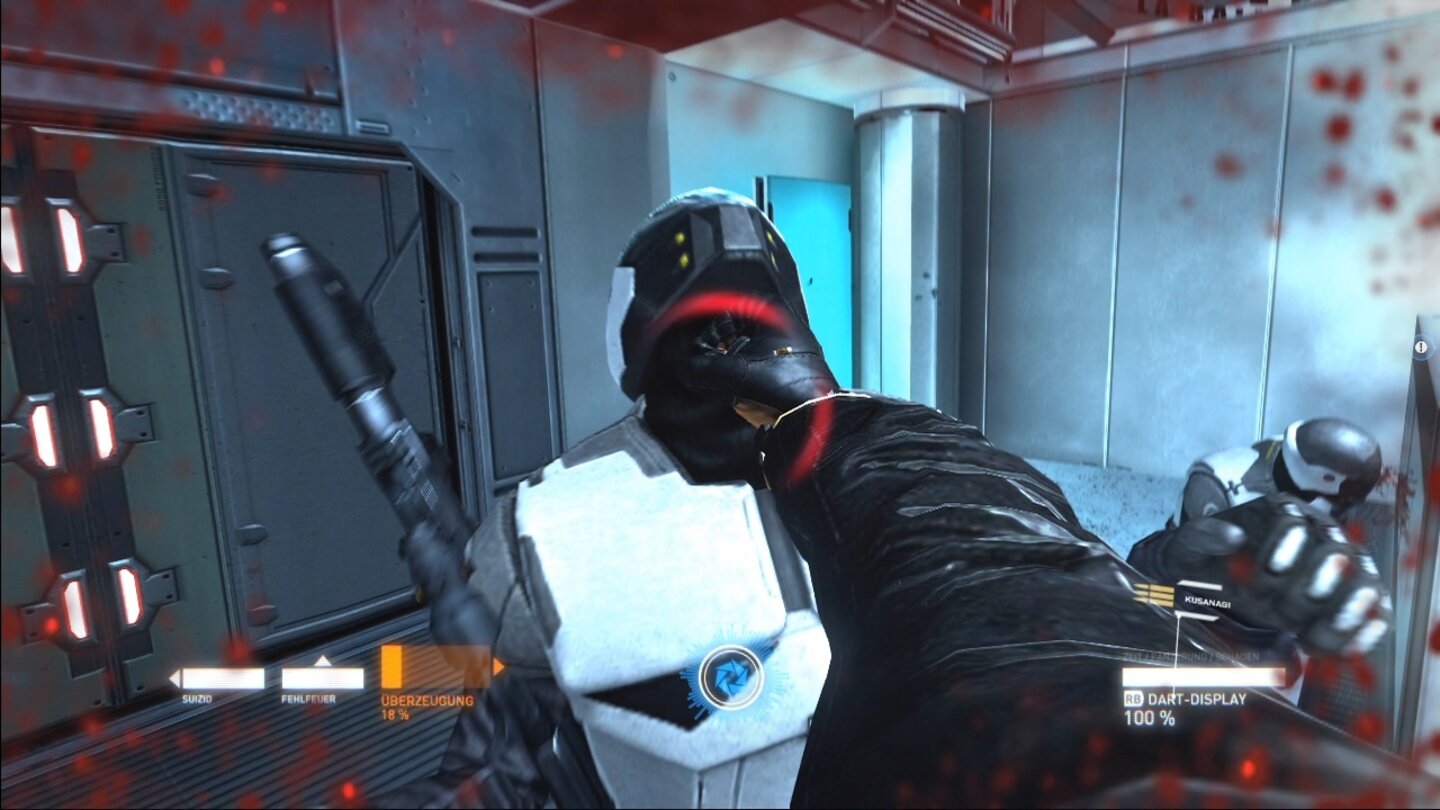Click the up arrow above FEHLFEUER
The image size is (1440, 810).
point(323,661)
